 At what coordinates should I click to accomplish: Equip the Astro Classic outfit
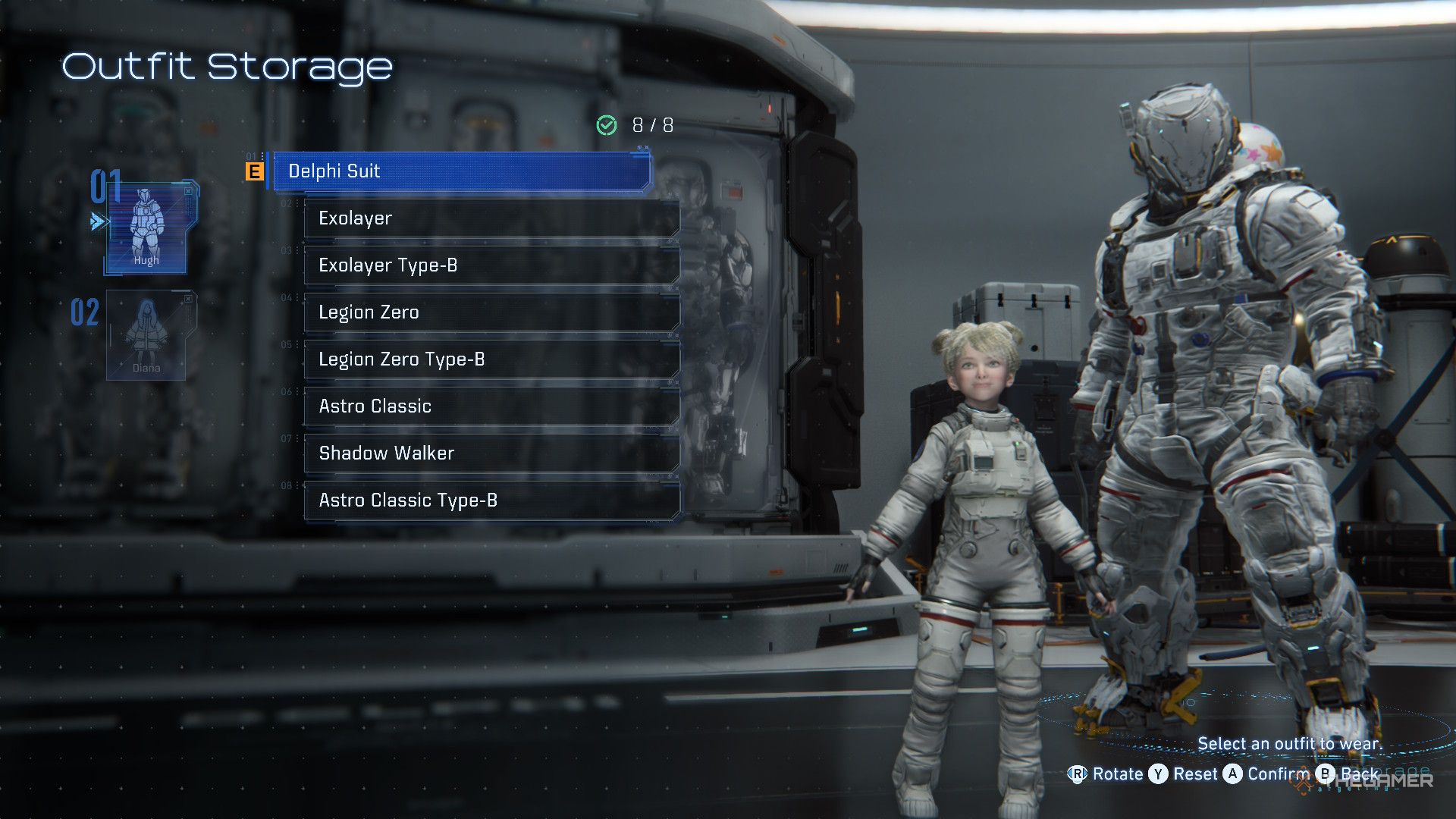(491, 406)
